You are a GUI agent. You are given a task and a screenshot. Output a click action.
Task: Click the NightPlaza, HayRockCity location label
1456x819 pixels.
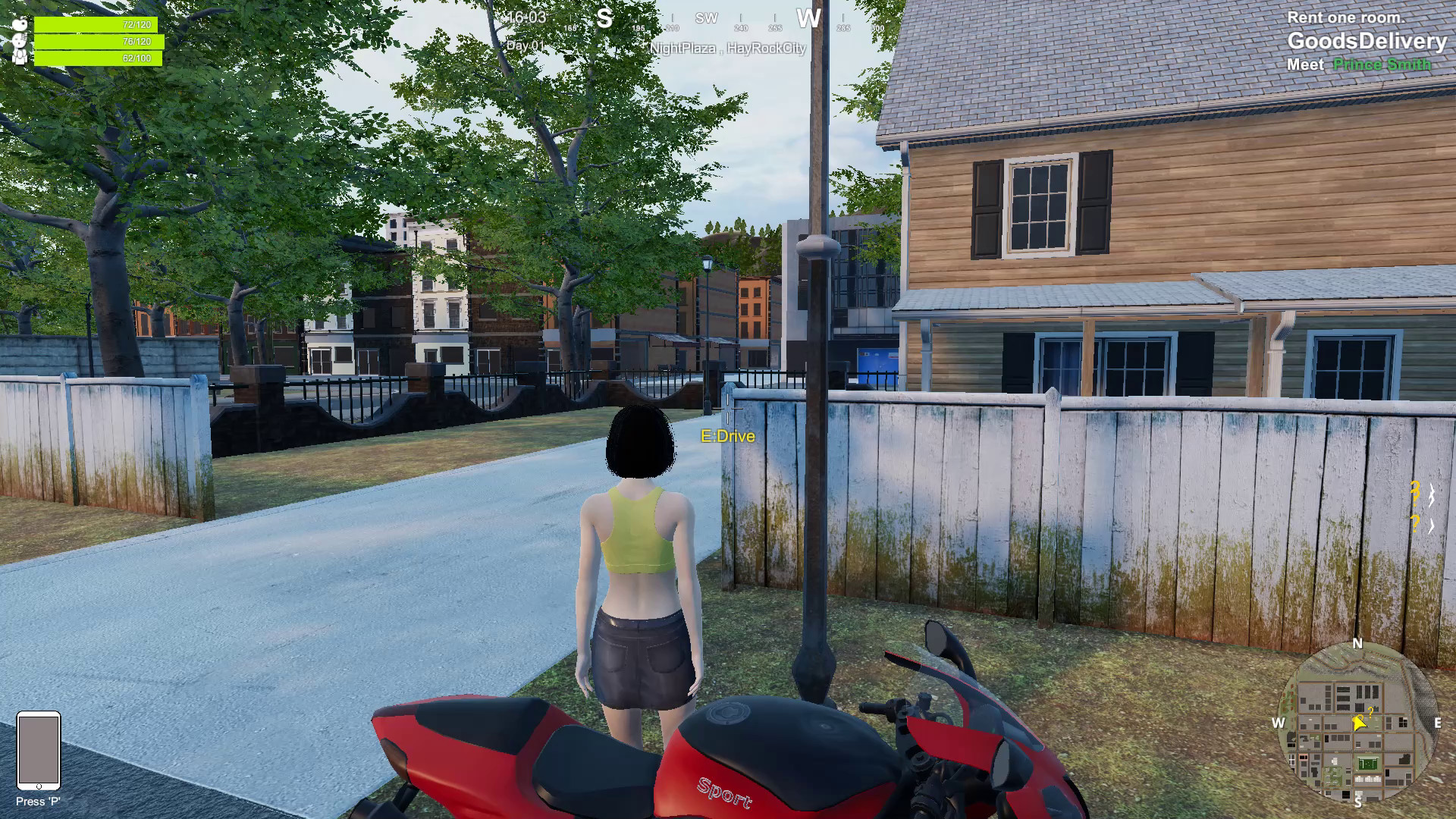click(x=729, y=49)
